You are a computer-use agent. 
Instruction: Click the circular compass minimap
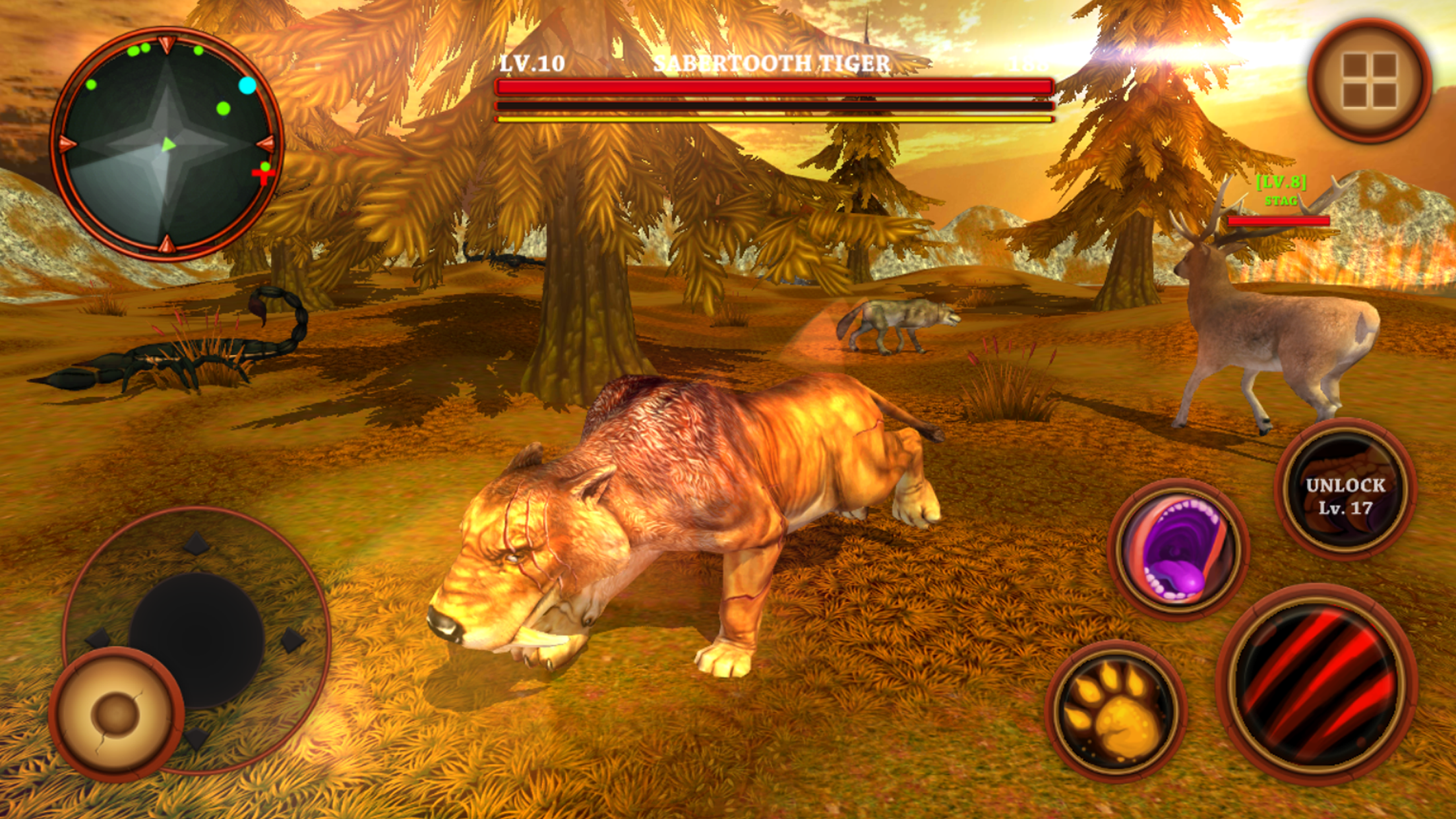[x=166, y=144]
